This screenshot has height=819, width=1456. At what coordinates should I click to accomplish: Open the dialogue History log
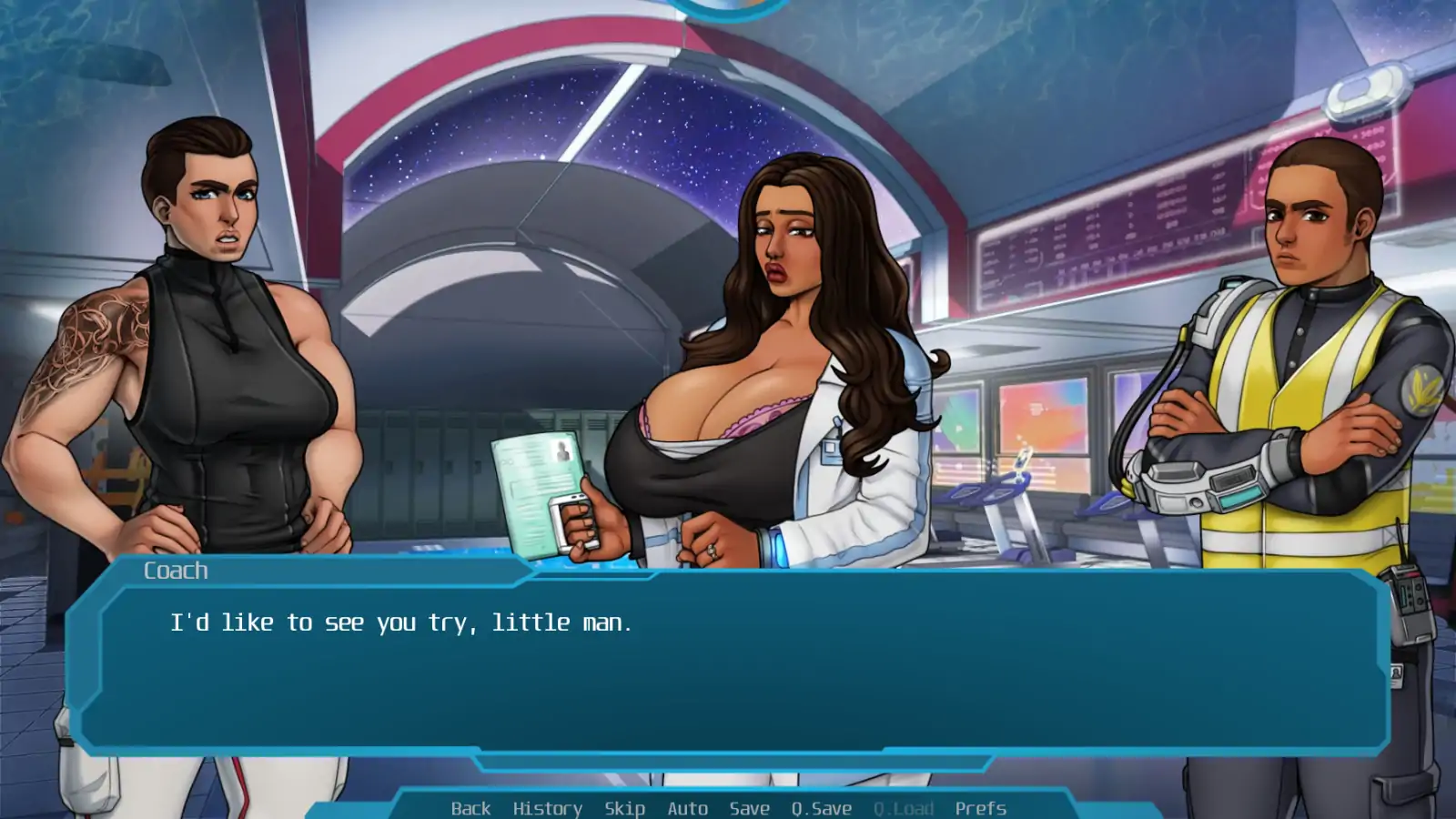tap(547, 808)
